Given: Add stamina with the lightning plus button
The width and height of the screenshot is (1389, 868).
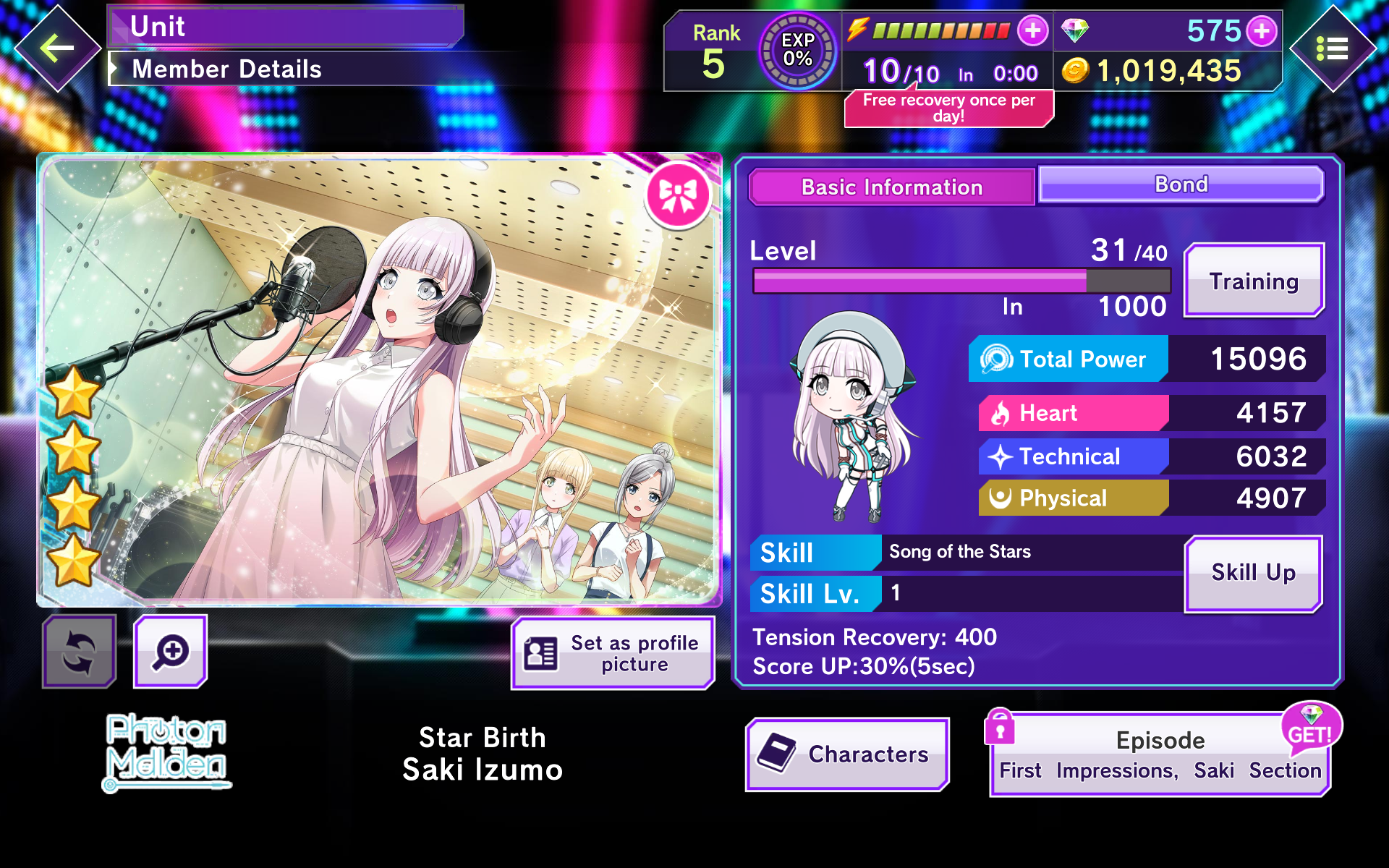Looking at the screenshot, I should tap(1032, 30).
